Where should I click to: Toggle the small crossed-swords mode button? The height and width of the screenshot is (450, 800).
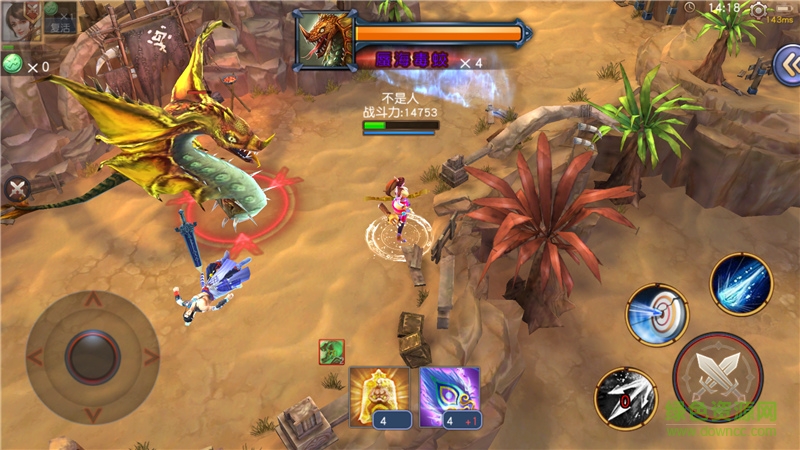point(17,188)
